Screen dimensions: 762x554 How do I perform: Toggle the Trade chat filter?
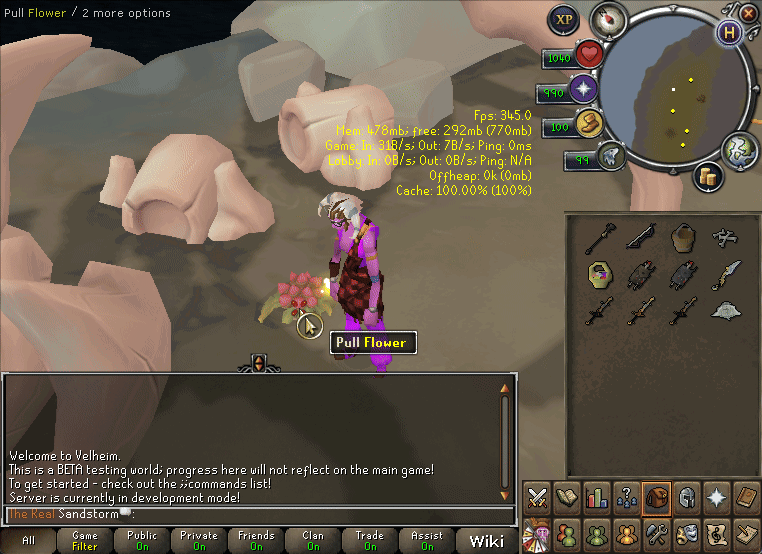[370, 541]
